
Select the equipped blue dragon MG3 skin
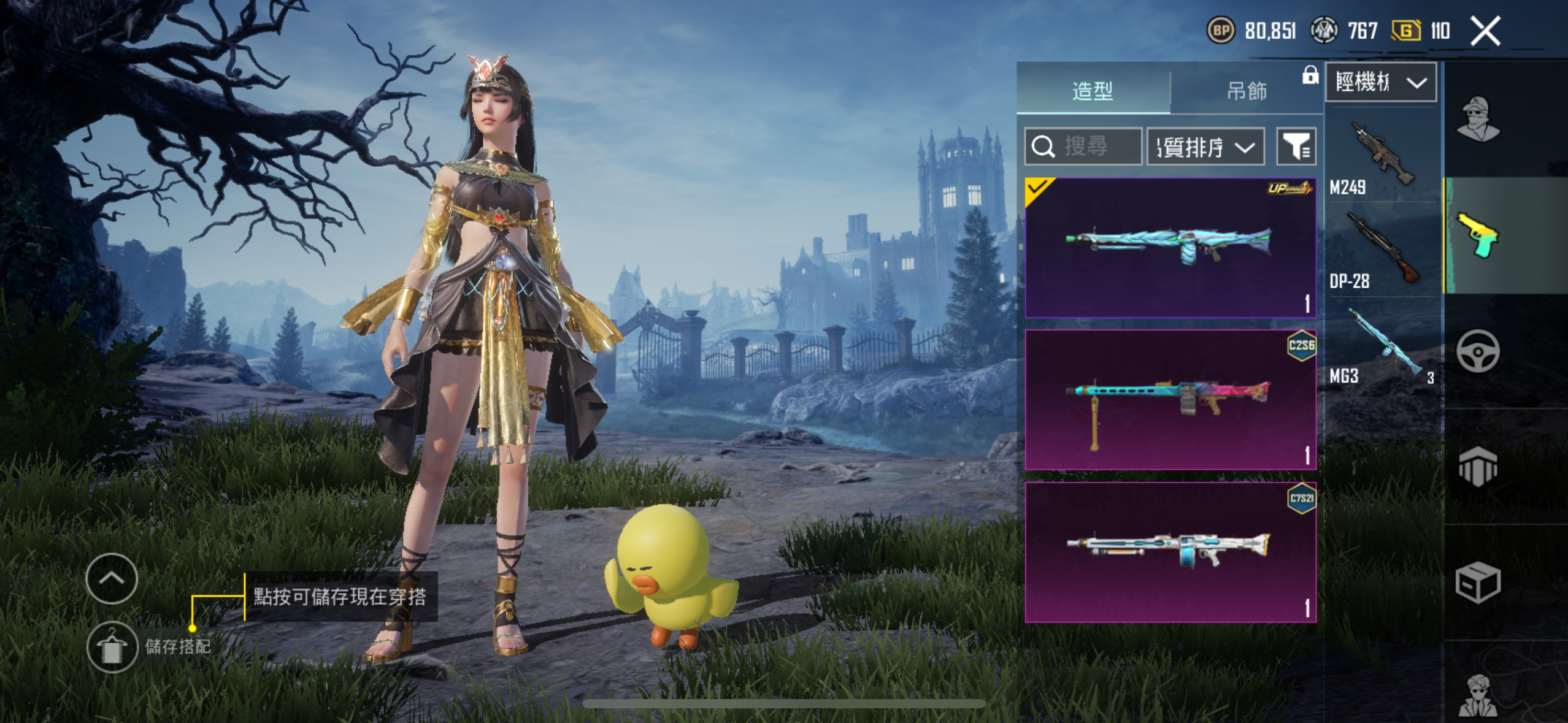coord(1170,248)
